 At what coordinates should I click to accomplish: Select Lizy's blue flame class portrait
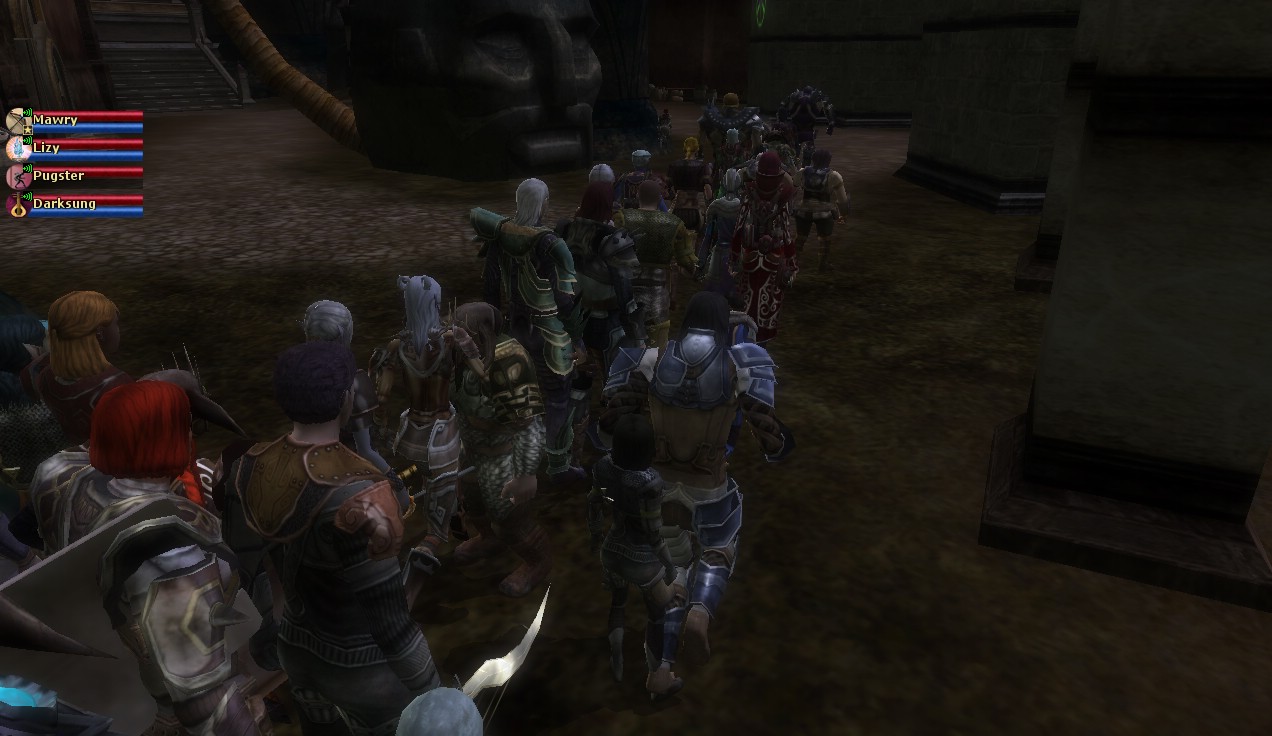[17, 149]
